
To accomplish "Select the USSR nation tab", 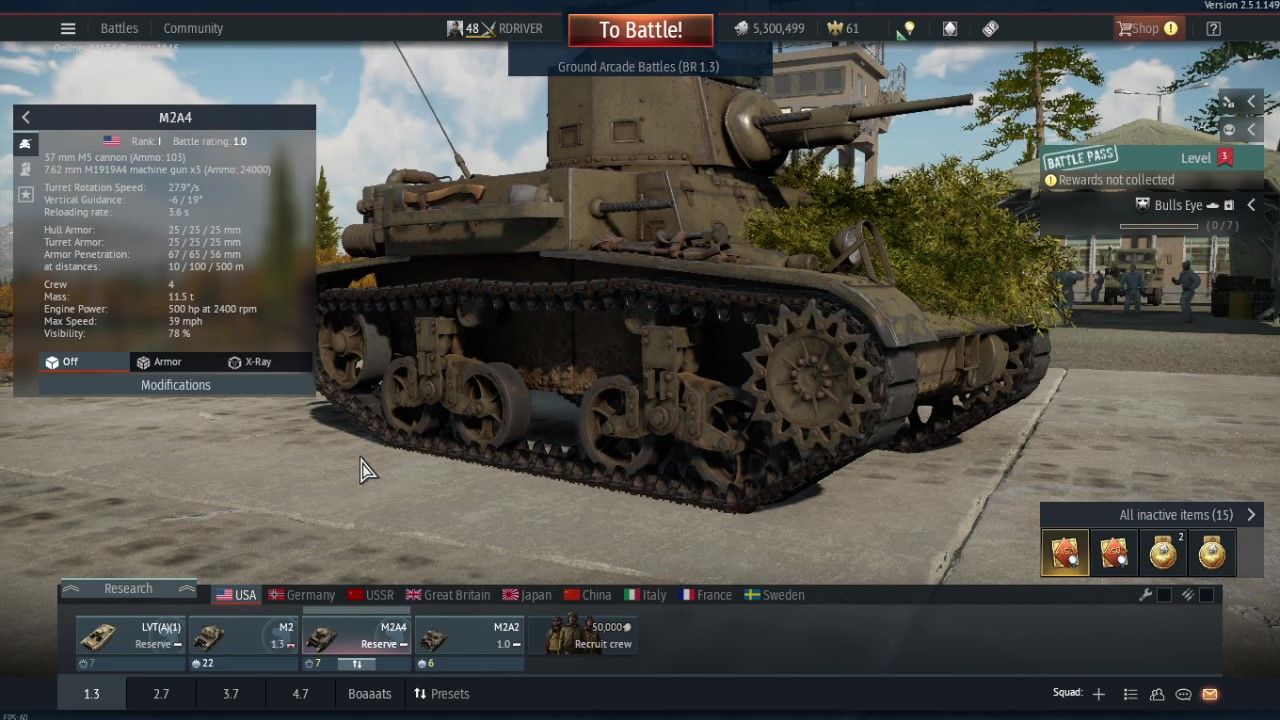I will (371, 595).
